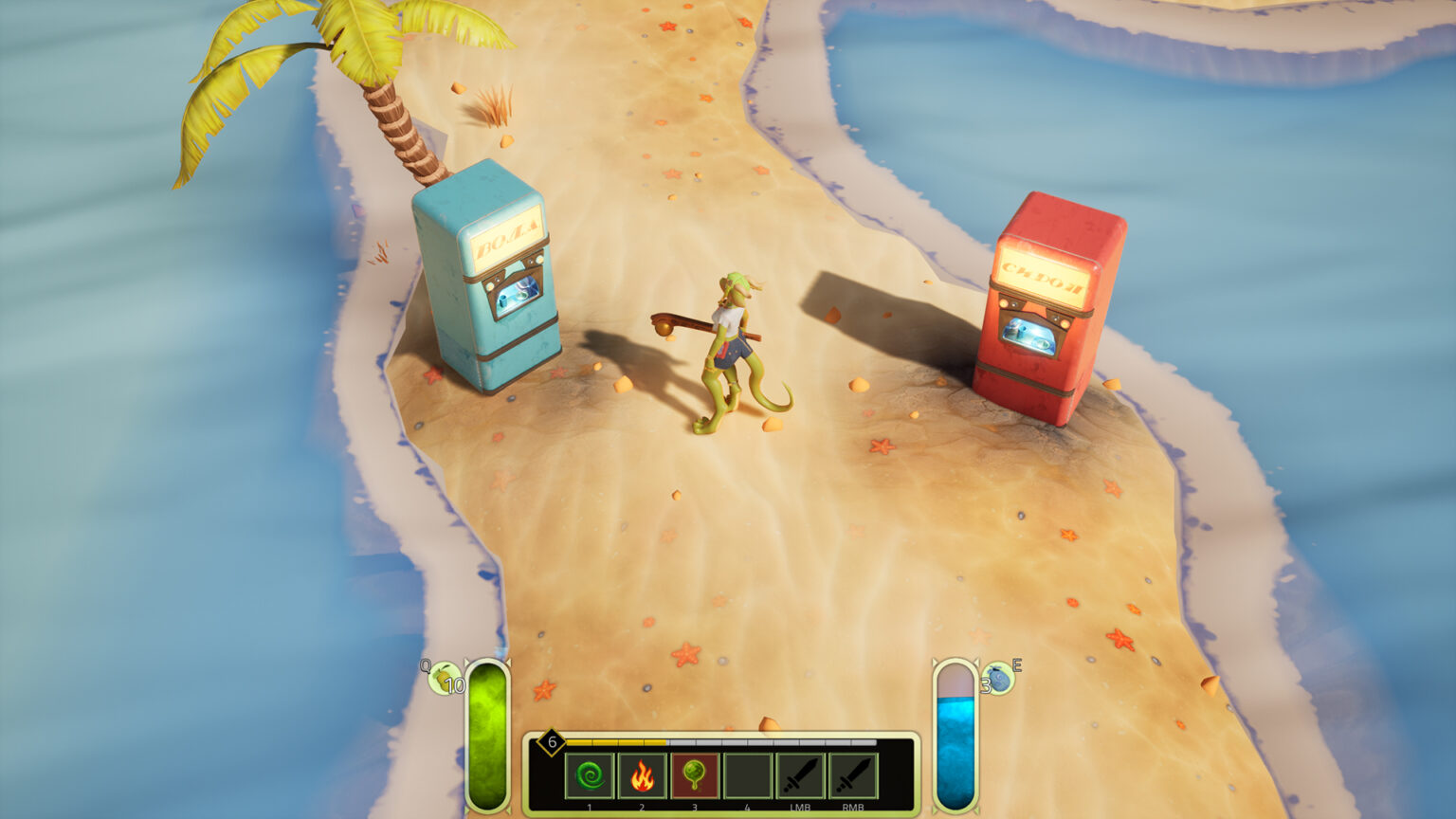Select the RMB sword attack slot
Viewport: 1456px width, 819px height.
853,776
